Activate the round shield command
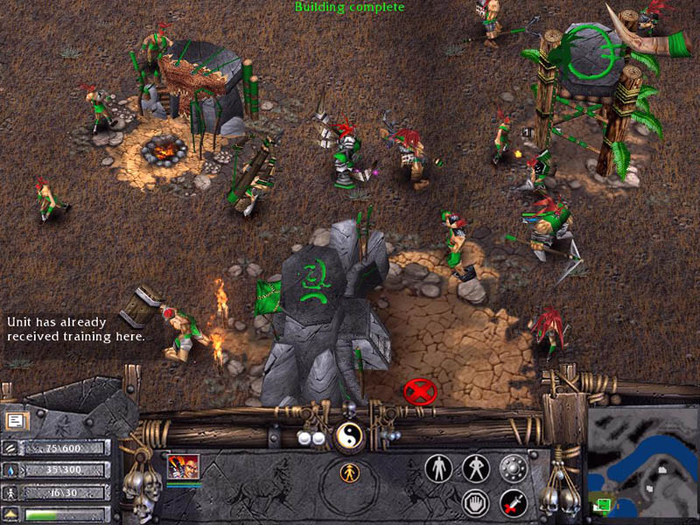The width and height of the screenshot is (700, 525). (x=513, y=467)
